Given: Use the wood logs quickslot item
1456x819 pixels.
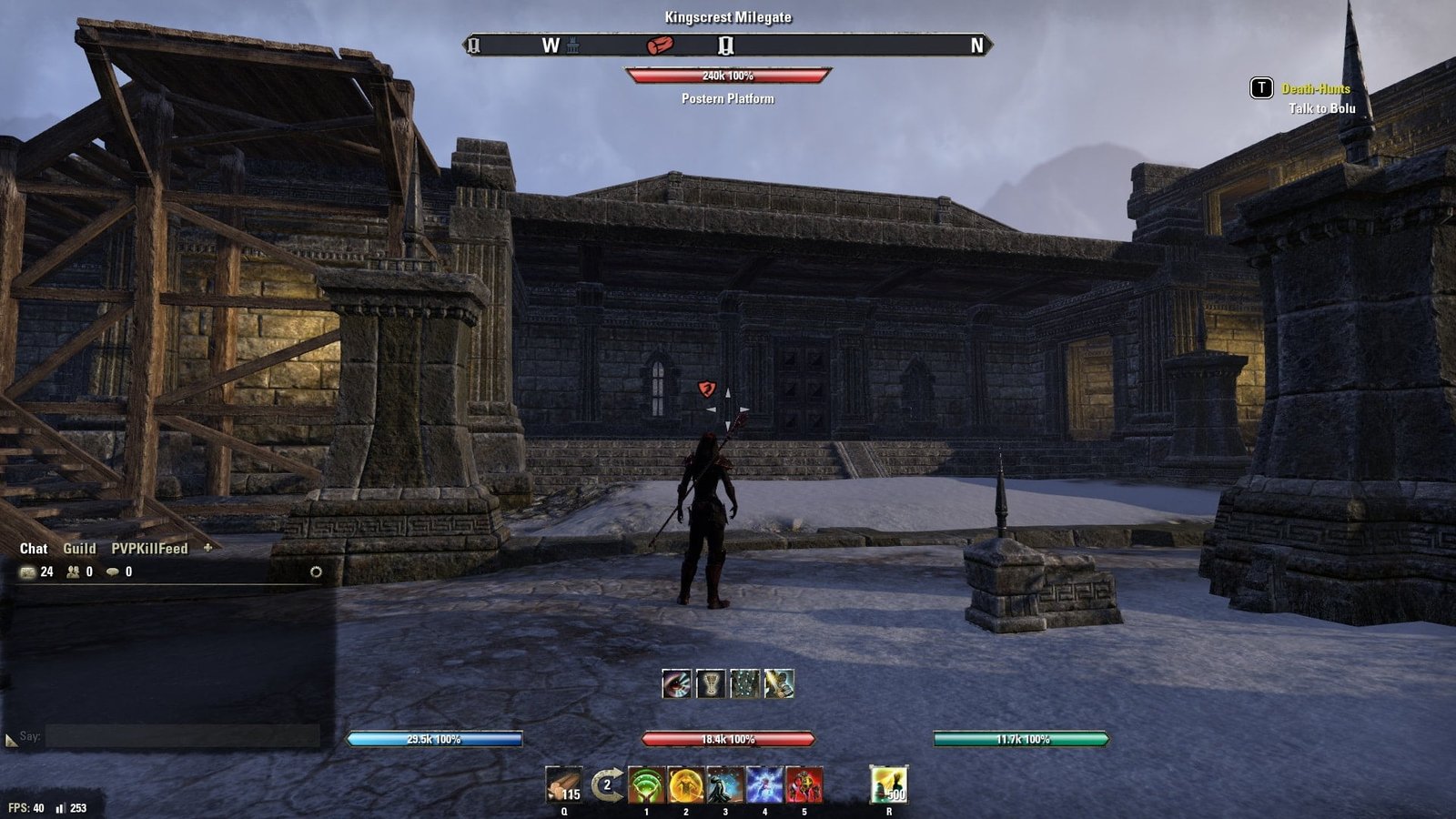Looking at the screenshot, I should click(x=563, y=784).
